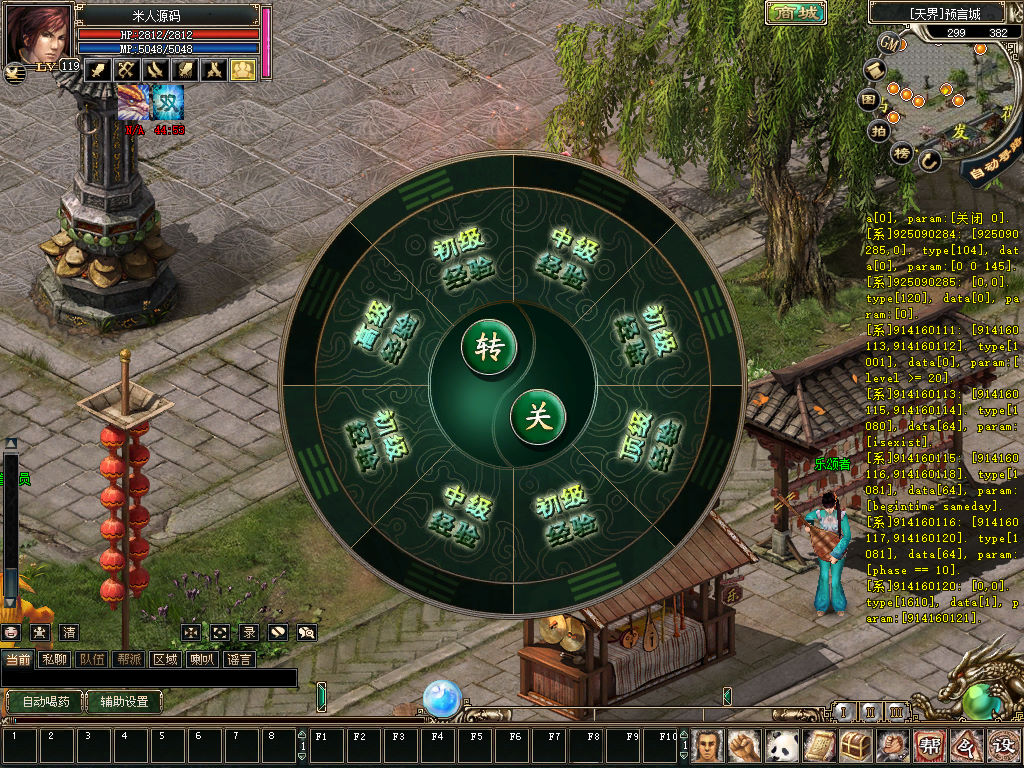Click the GM button by the minimap
Image resolution: width=1024 pixels, height=768 pixels.
(889, 43)
